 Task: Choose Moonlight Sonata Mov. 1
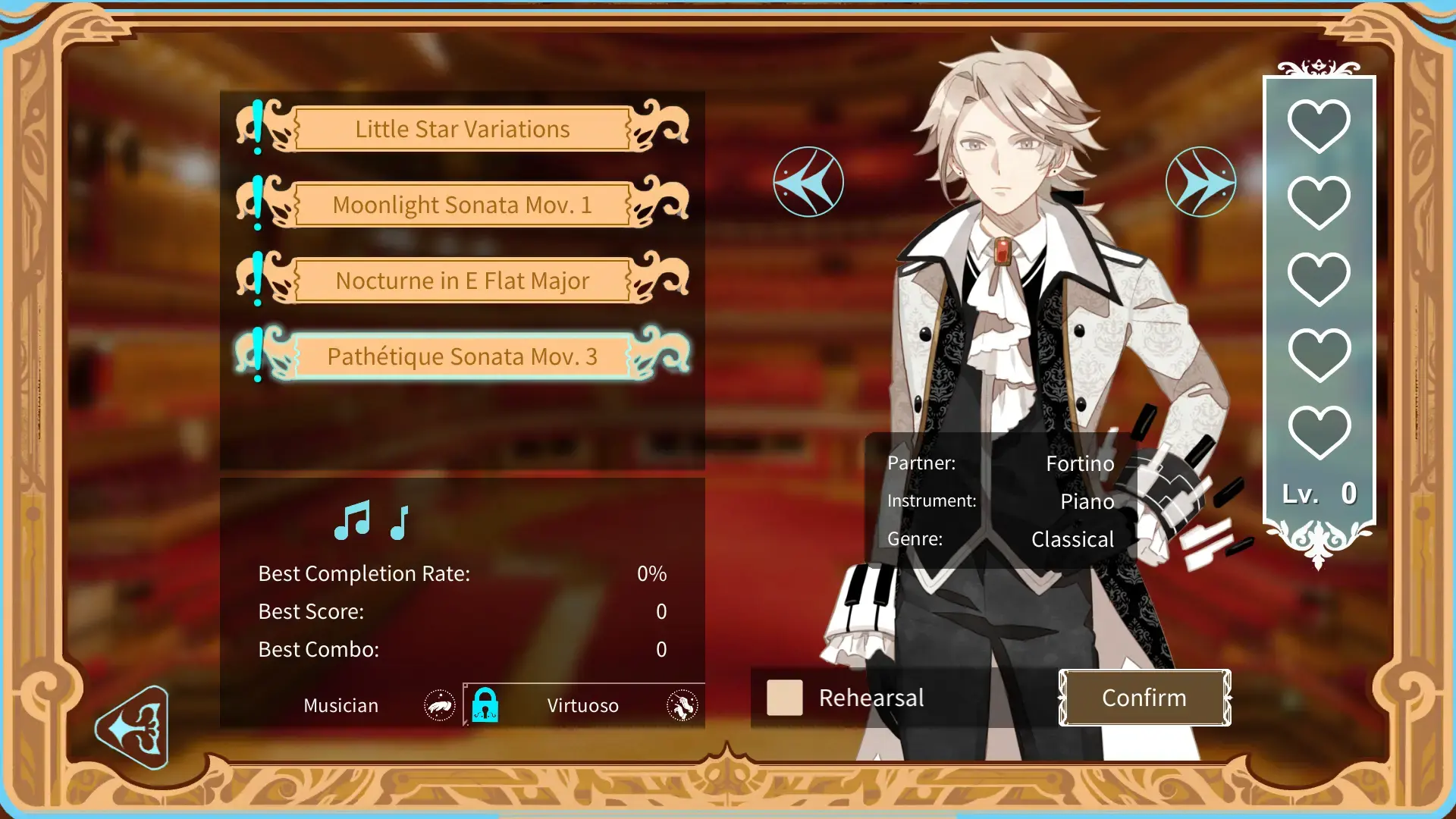(x=462, y=205)
